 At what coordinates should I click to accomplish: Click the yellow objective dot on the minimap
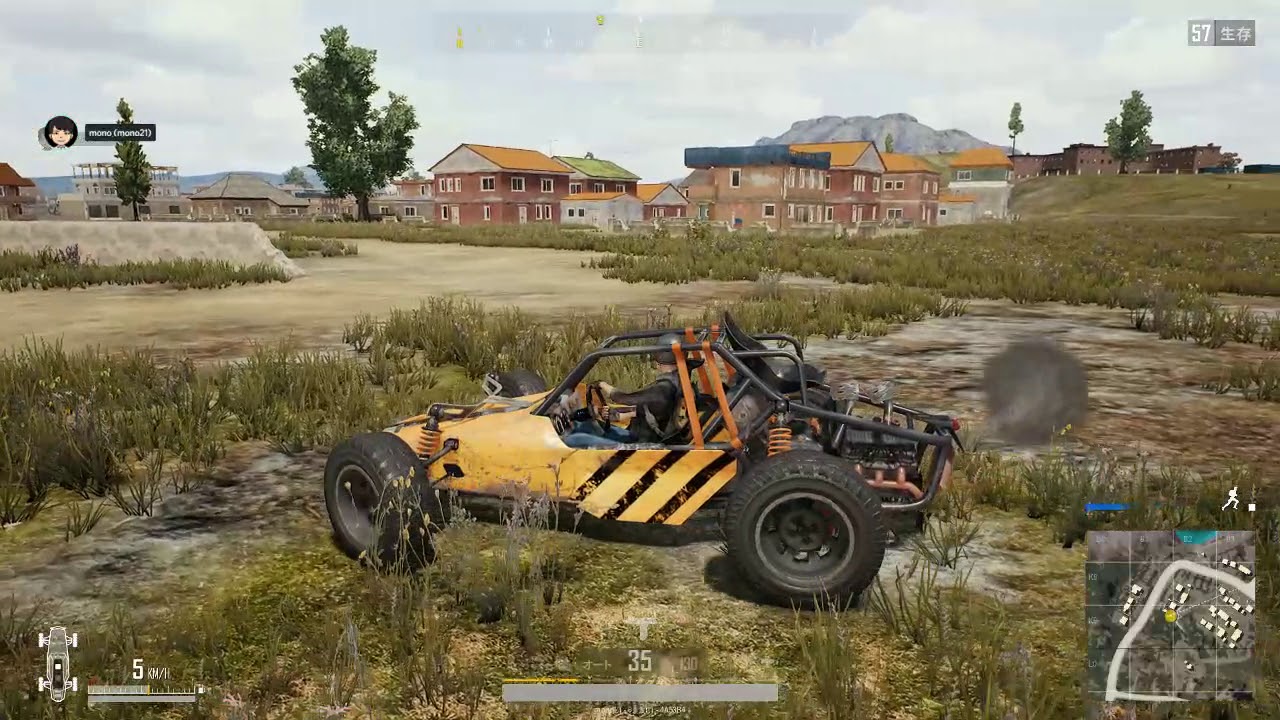(x=1168, y=615)
